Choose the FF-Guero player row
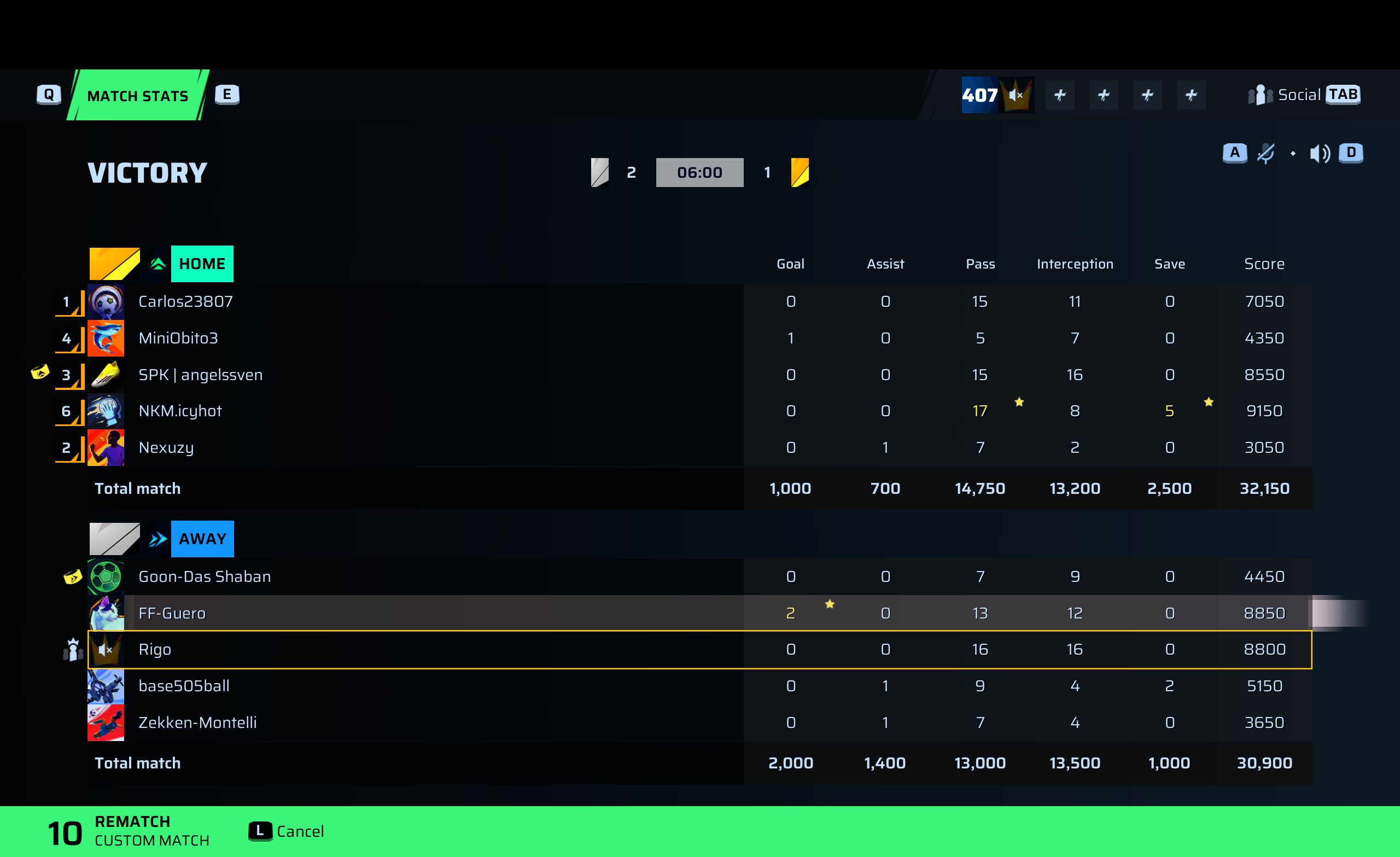Viewport: 1400px width, 857px height. click(172, 613)
